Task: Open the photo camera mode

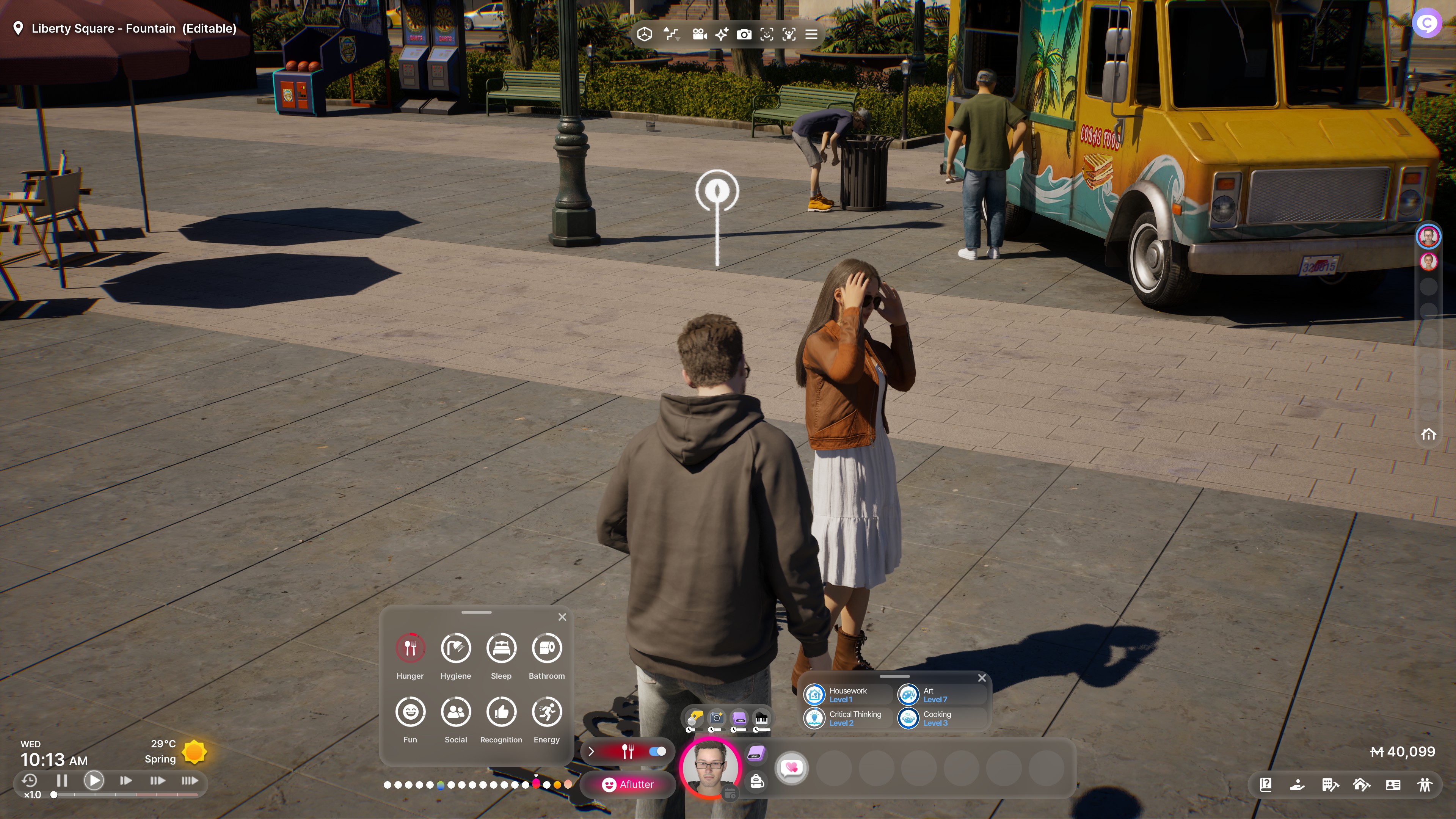Action: [744, 35]
